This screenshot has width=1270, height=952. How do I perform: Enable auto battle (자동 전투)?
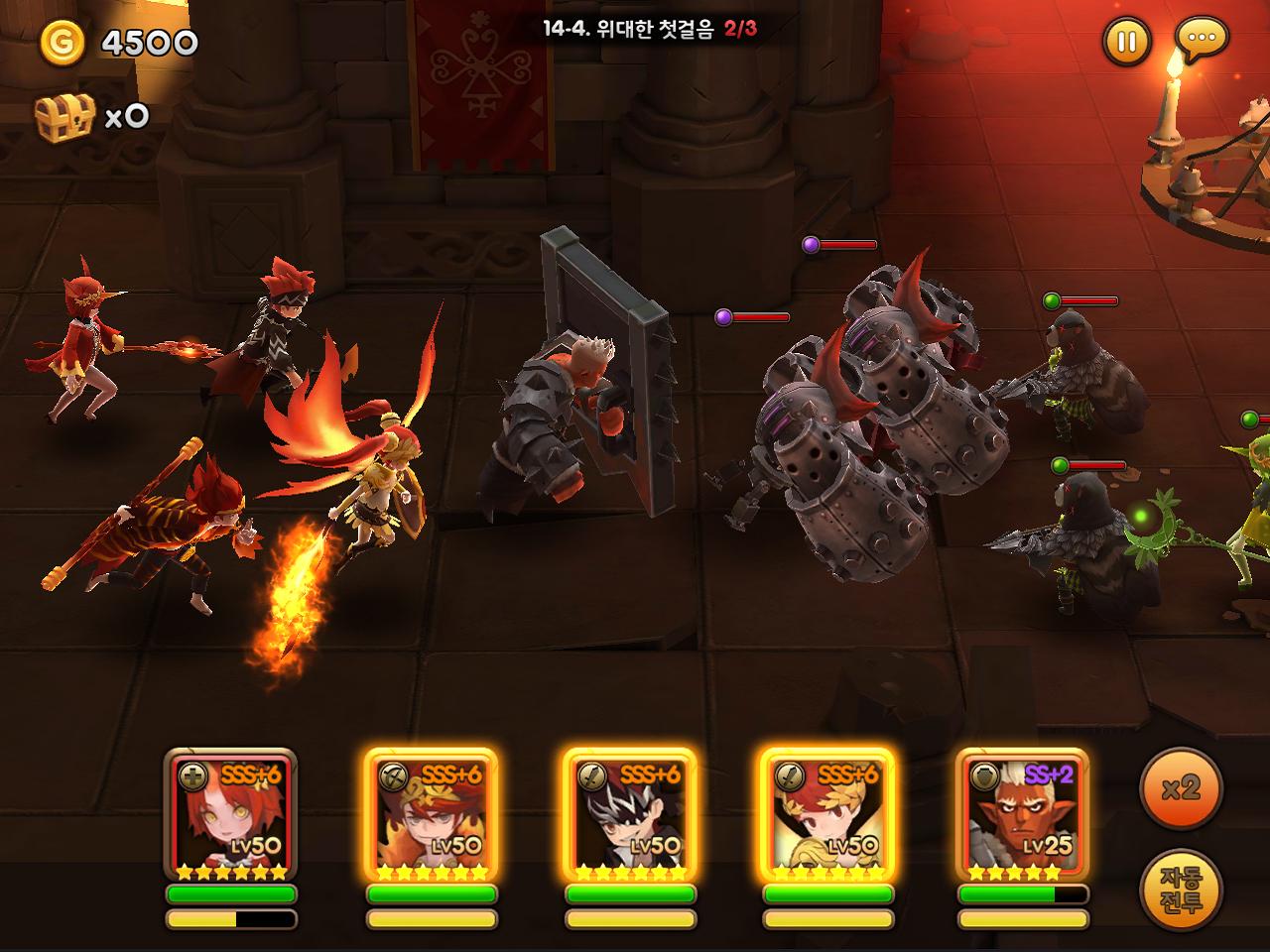pyautogui.click(x=1181, y=890)
